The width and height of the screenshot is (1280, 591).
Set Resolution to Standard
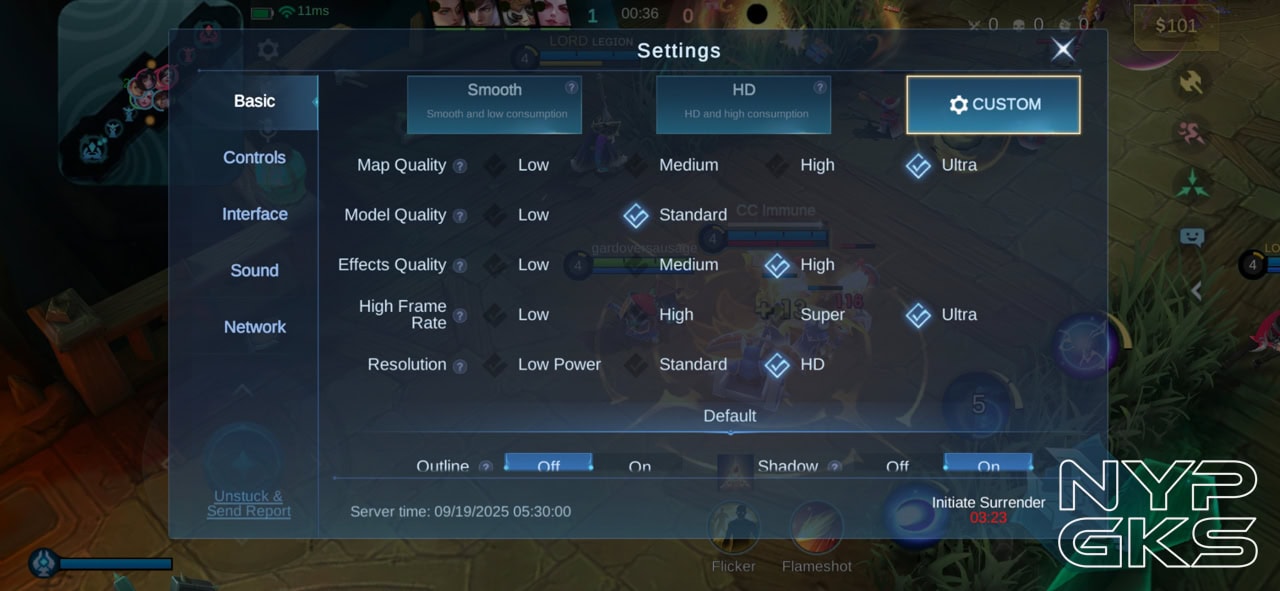(680, 365)
